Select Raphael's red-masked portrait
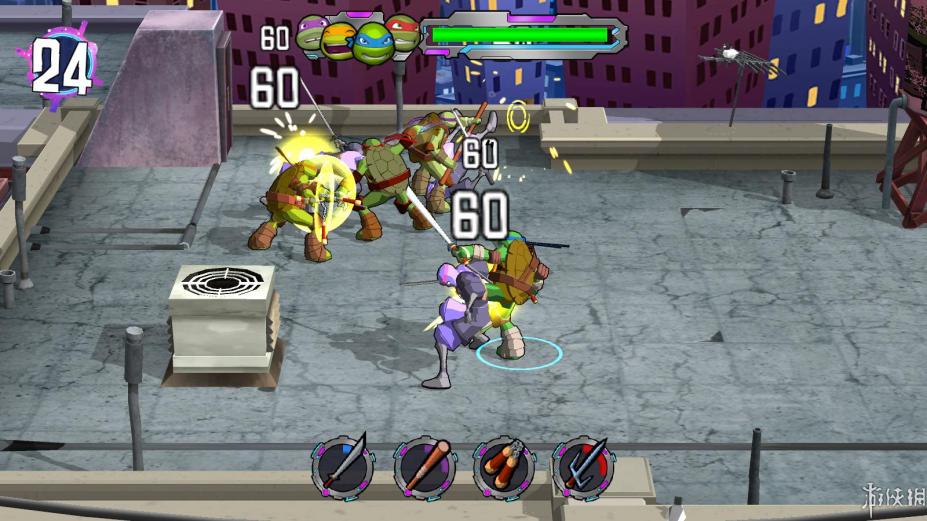This screenshot has width=927, height=521. (x=402, y=34)
